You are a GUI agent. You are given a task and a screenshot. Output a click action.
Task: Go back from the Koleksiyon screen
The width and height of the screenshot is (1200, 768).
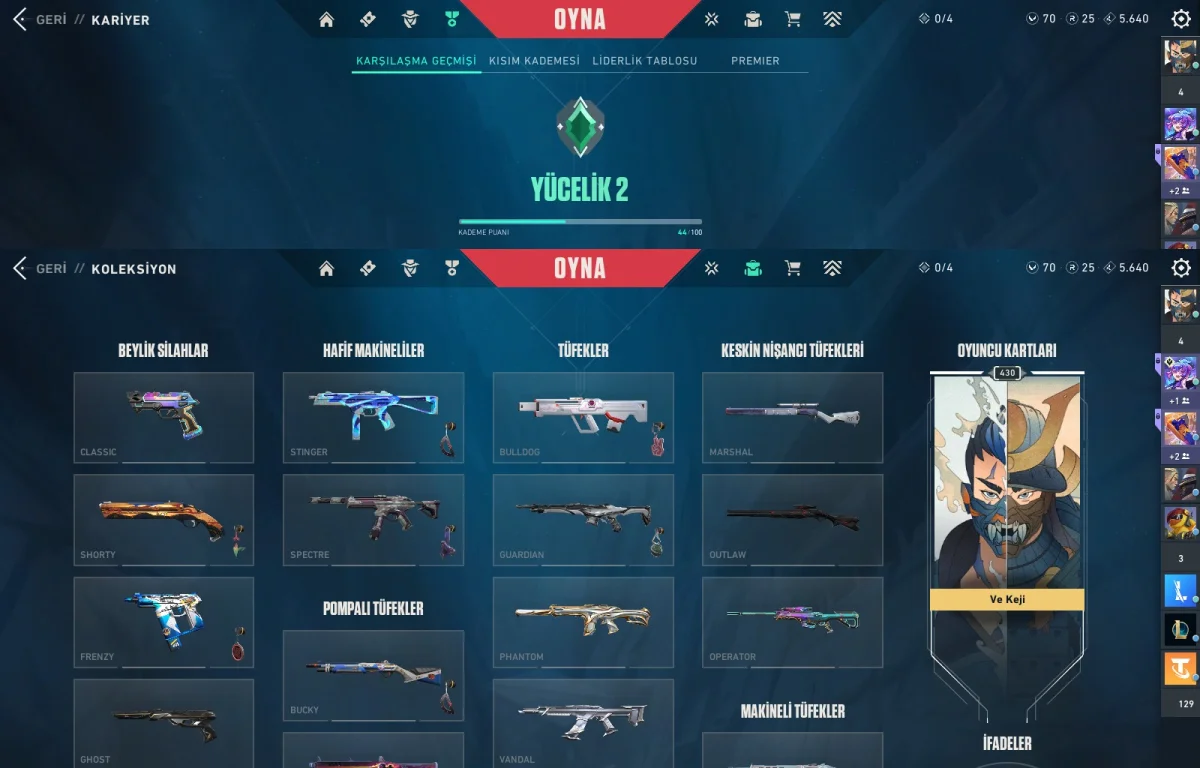[x=40, y=269]
